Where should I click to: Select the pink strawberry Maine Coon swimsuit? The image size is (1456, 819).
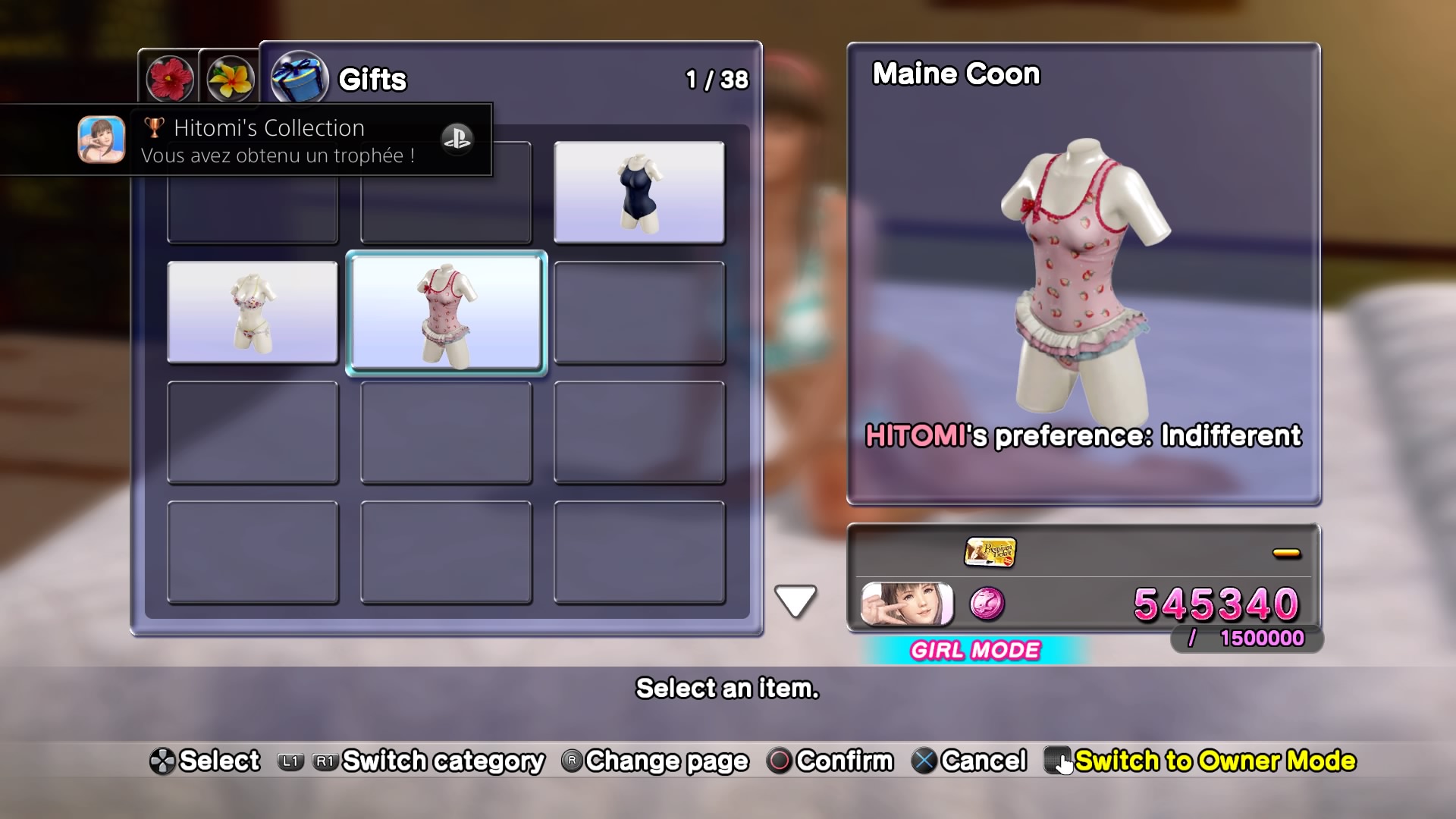point(446,313)
